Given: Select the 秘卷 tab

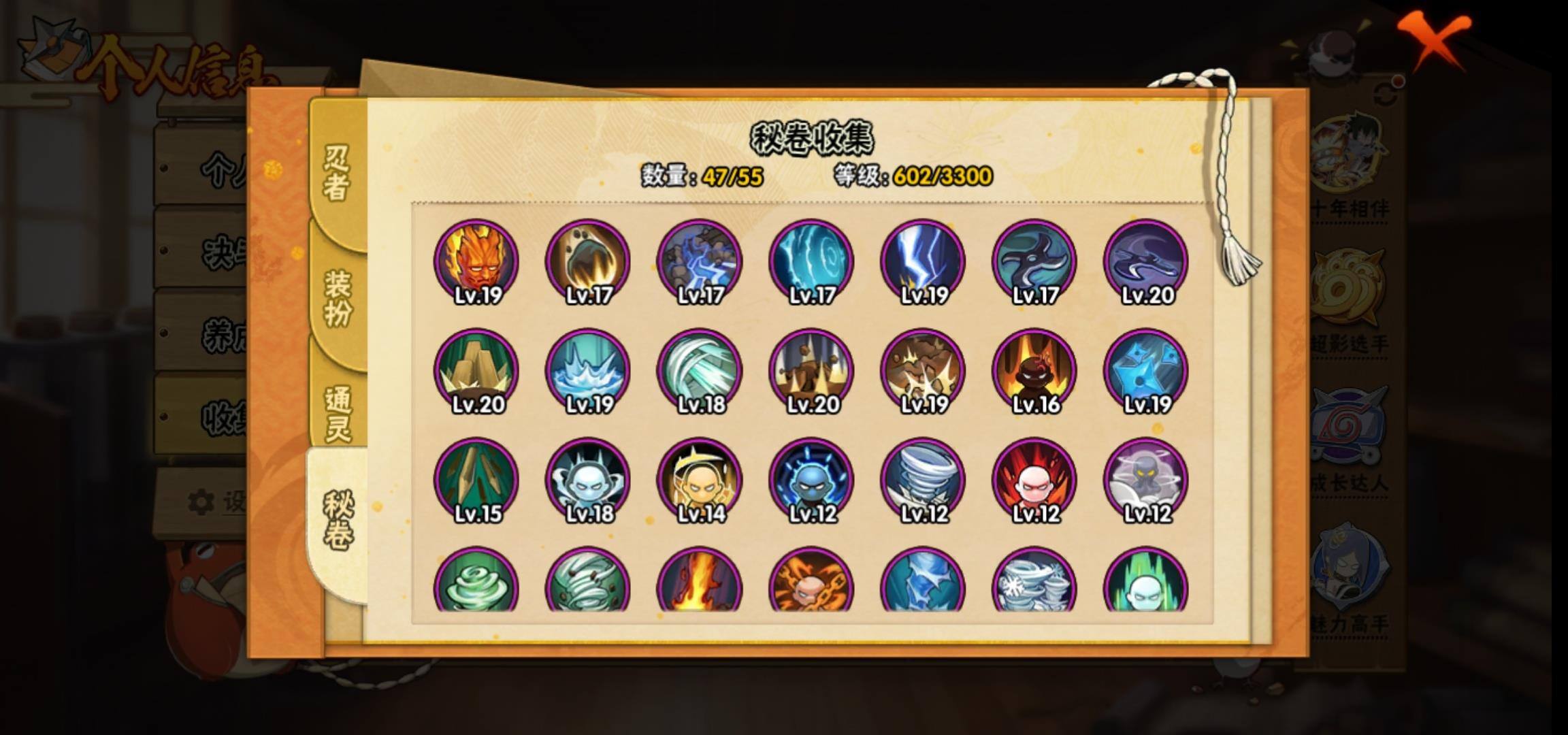Looking at the screenshot, I should [338, 521].
